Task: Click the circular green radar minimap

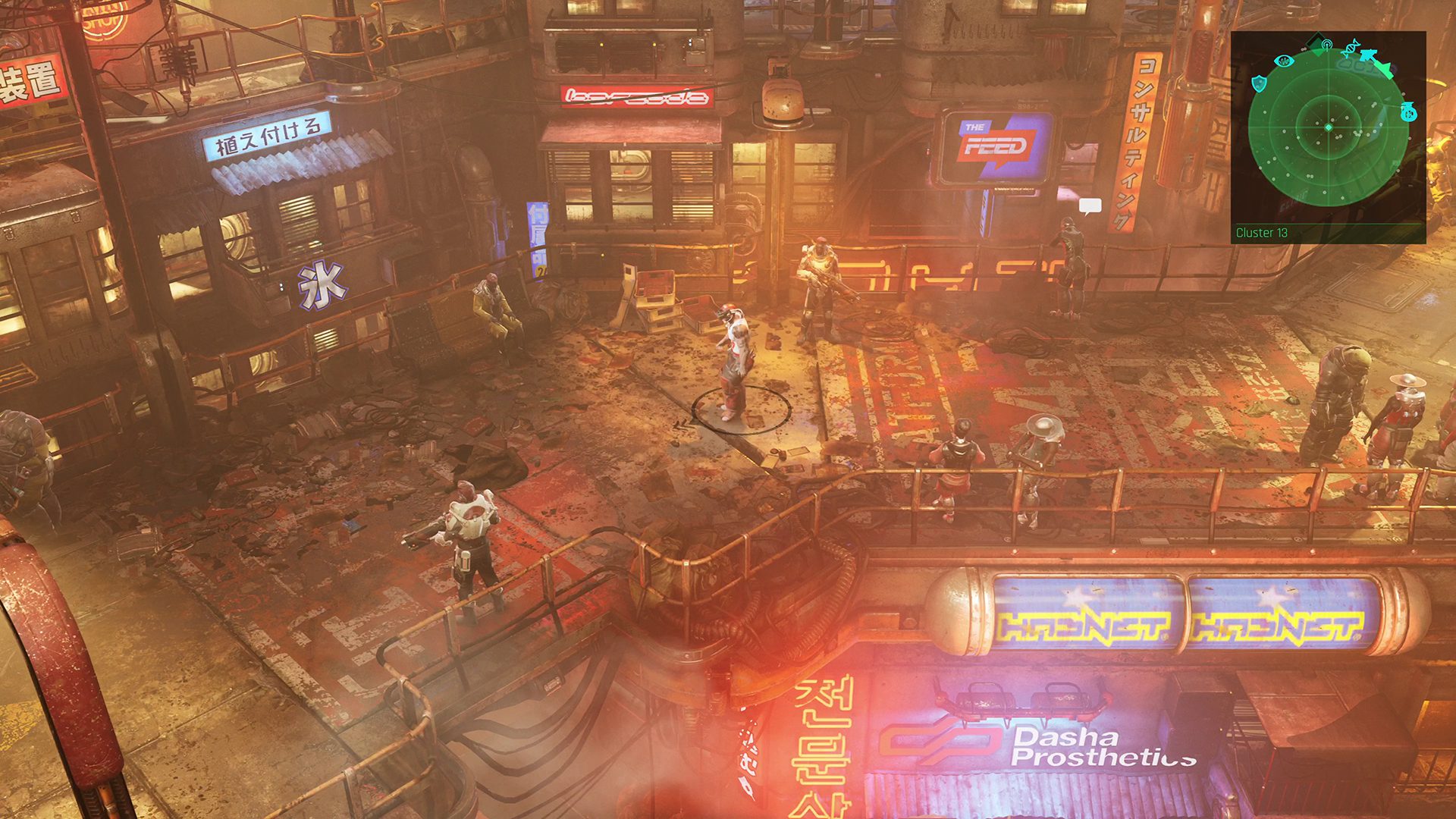Action: click(1328, 127)
